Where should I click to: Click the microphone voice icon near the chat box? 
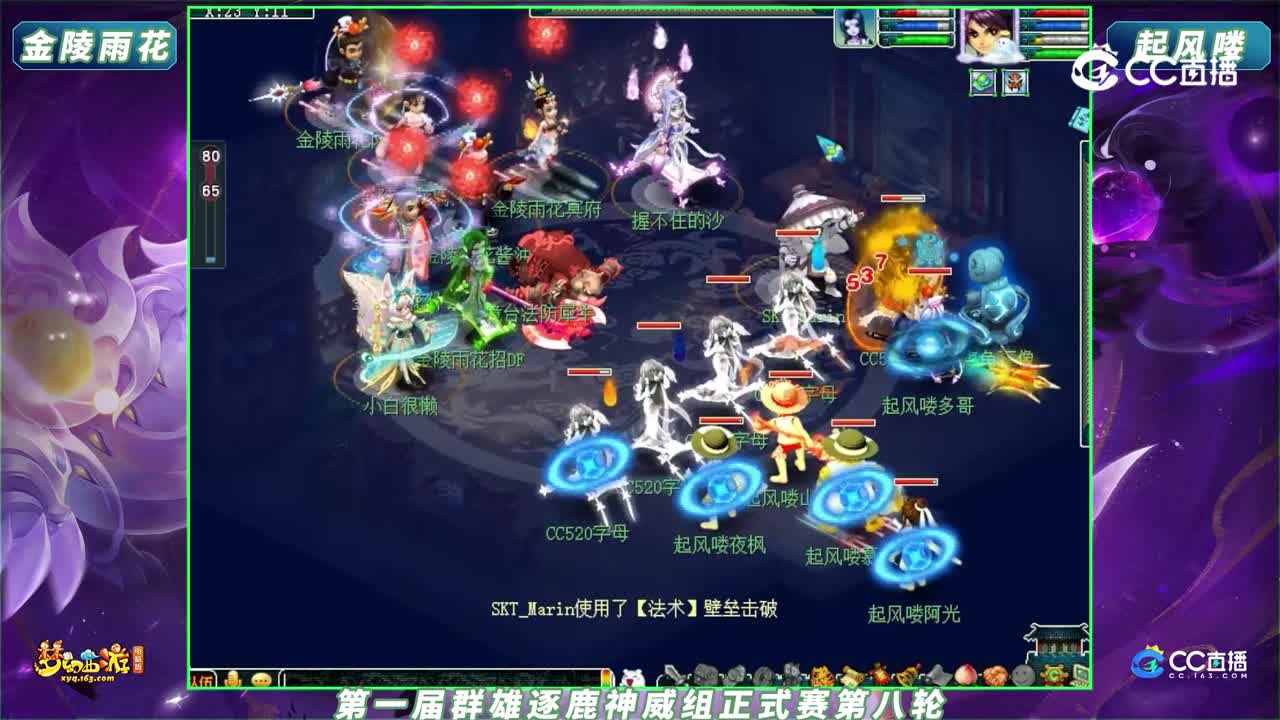click(x=233, y=680)
